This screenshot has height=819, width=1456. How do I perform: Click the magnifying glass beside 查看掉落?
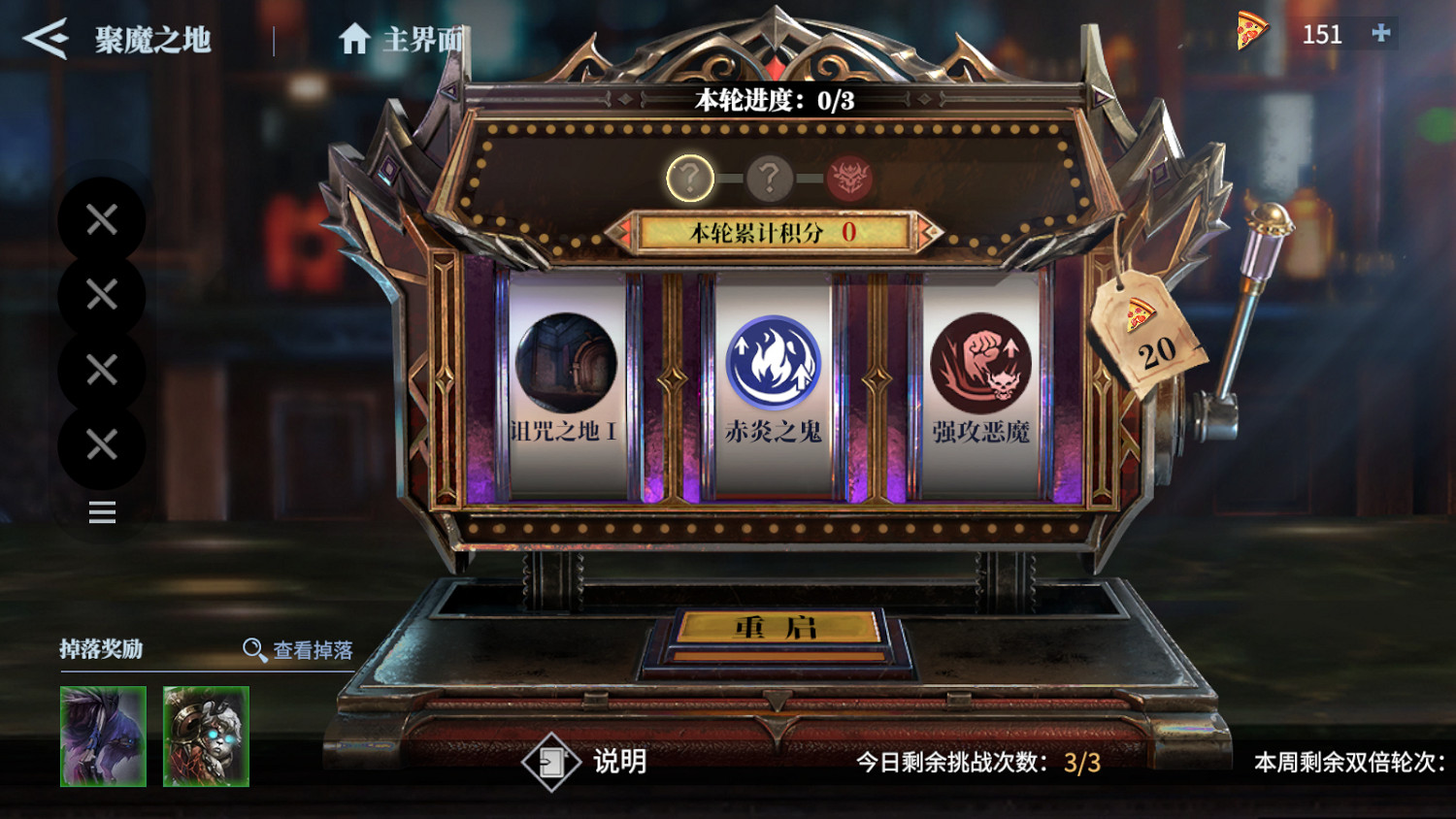point(252,649)
